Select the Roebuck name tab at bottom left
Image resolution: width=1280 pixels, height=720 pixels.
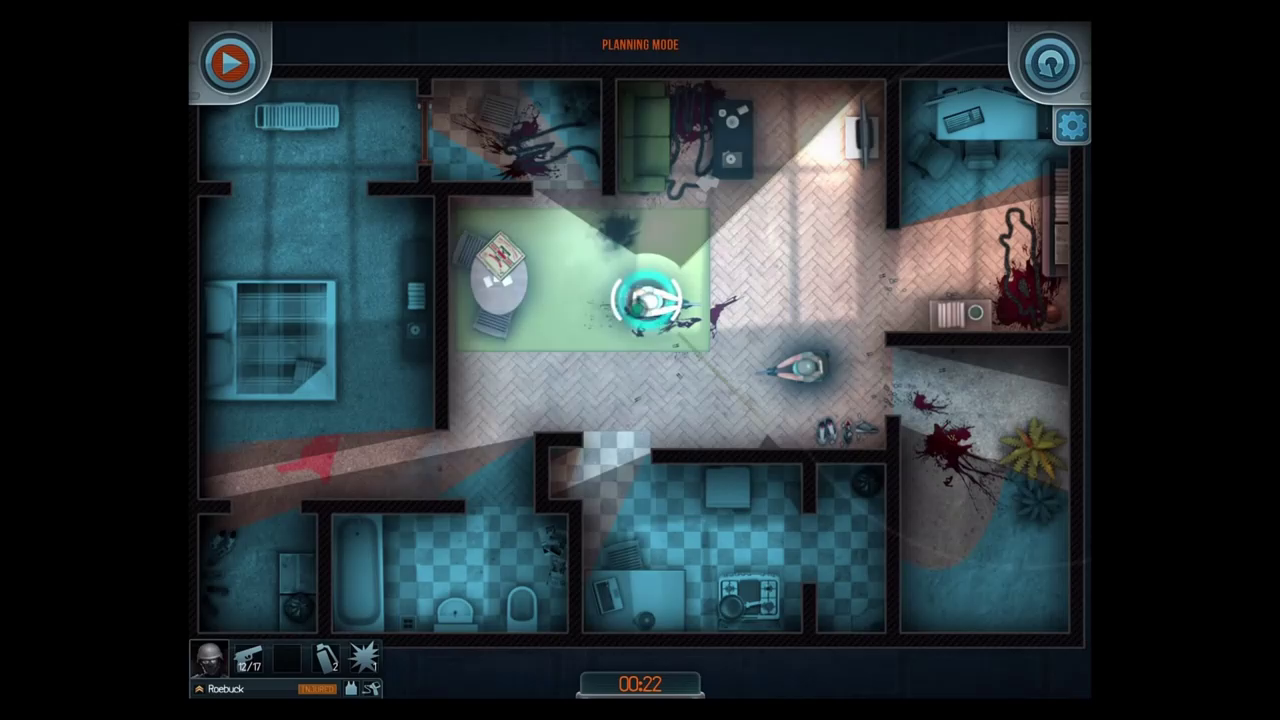coord(226,688)
